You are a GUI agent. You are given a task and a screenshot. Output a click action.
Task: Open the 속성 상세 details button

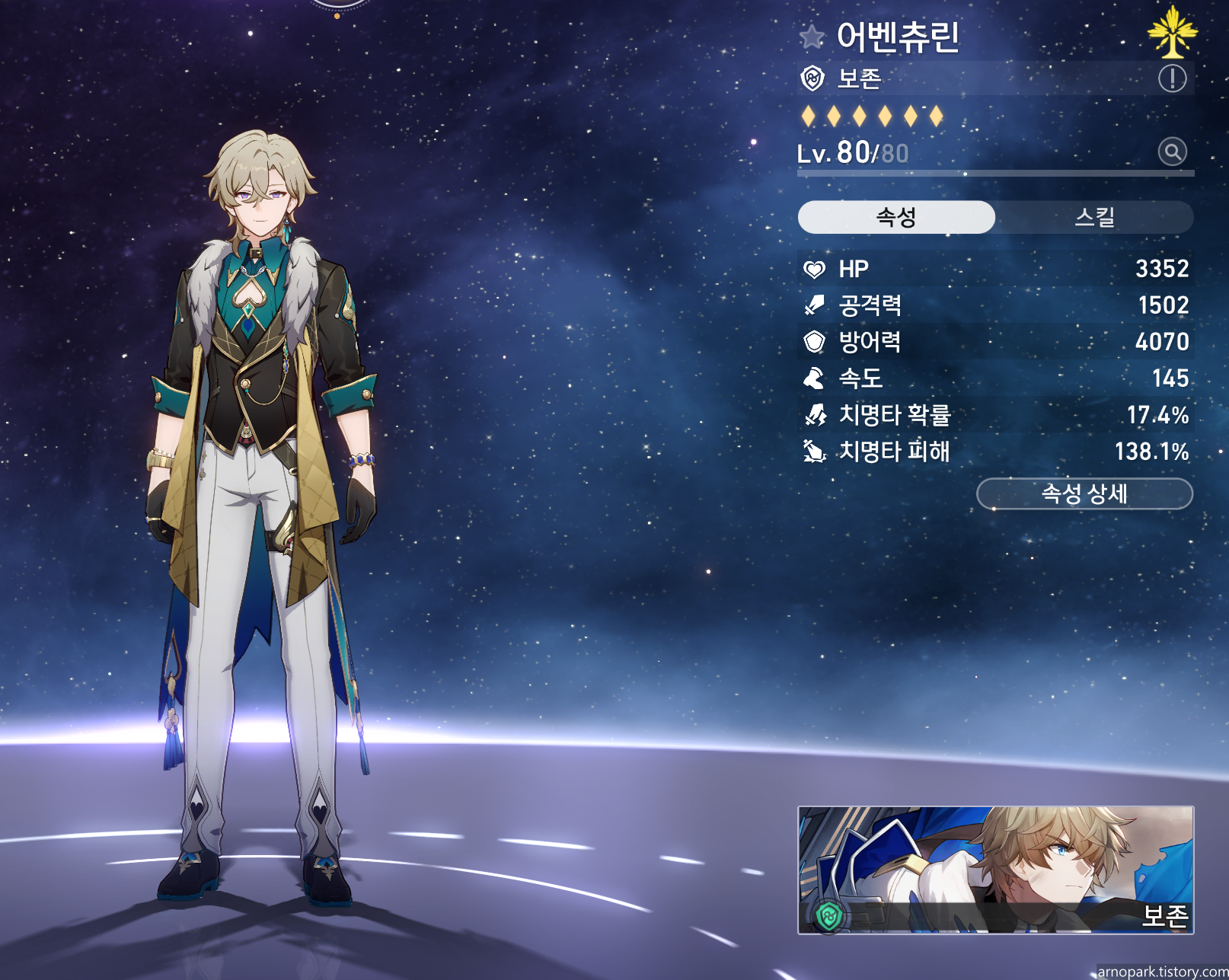tap(1084, 494)
